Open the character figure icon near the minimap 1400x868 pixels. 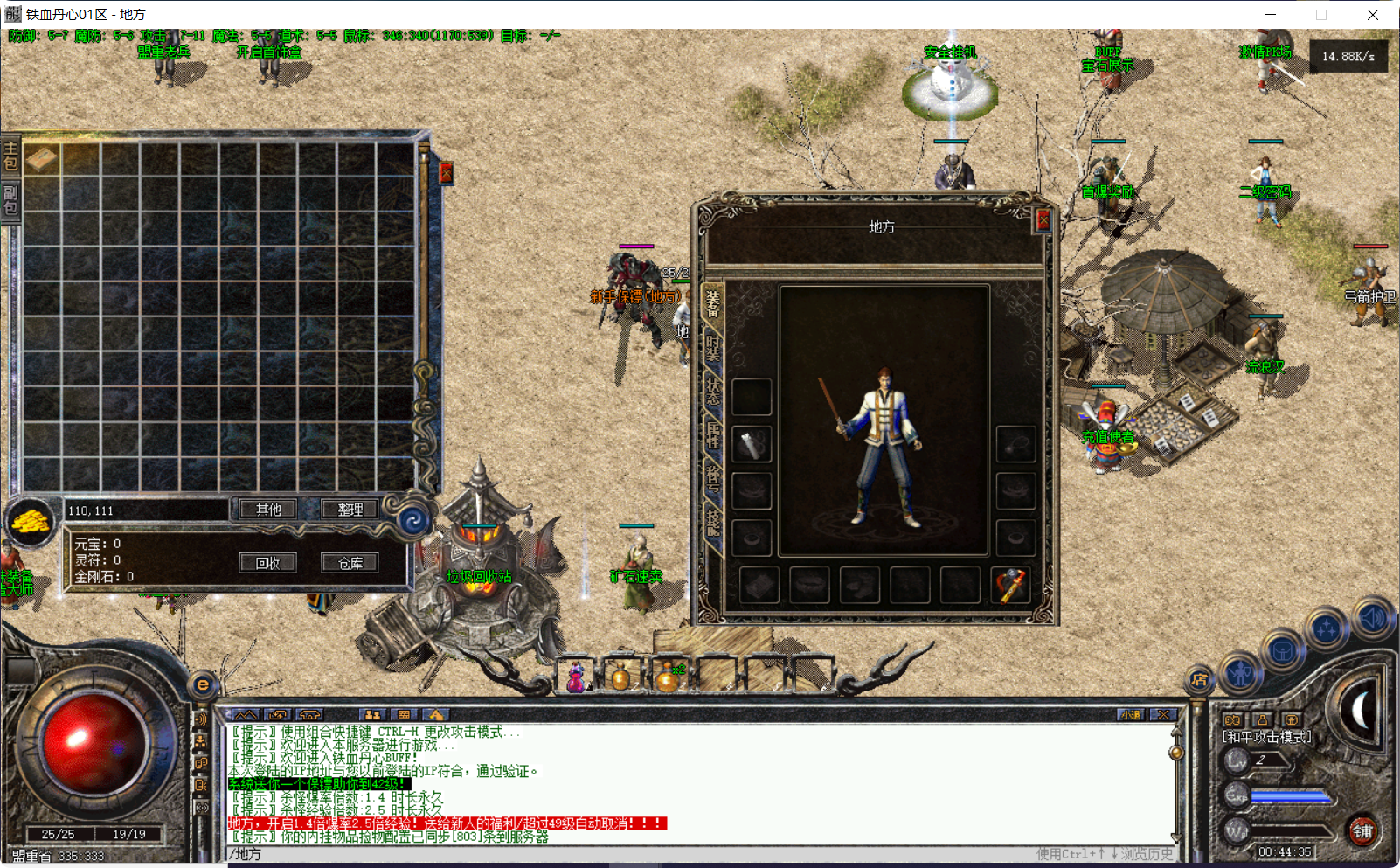tap(1239, 672)
